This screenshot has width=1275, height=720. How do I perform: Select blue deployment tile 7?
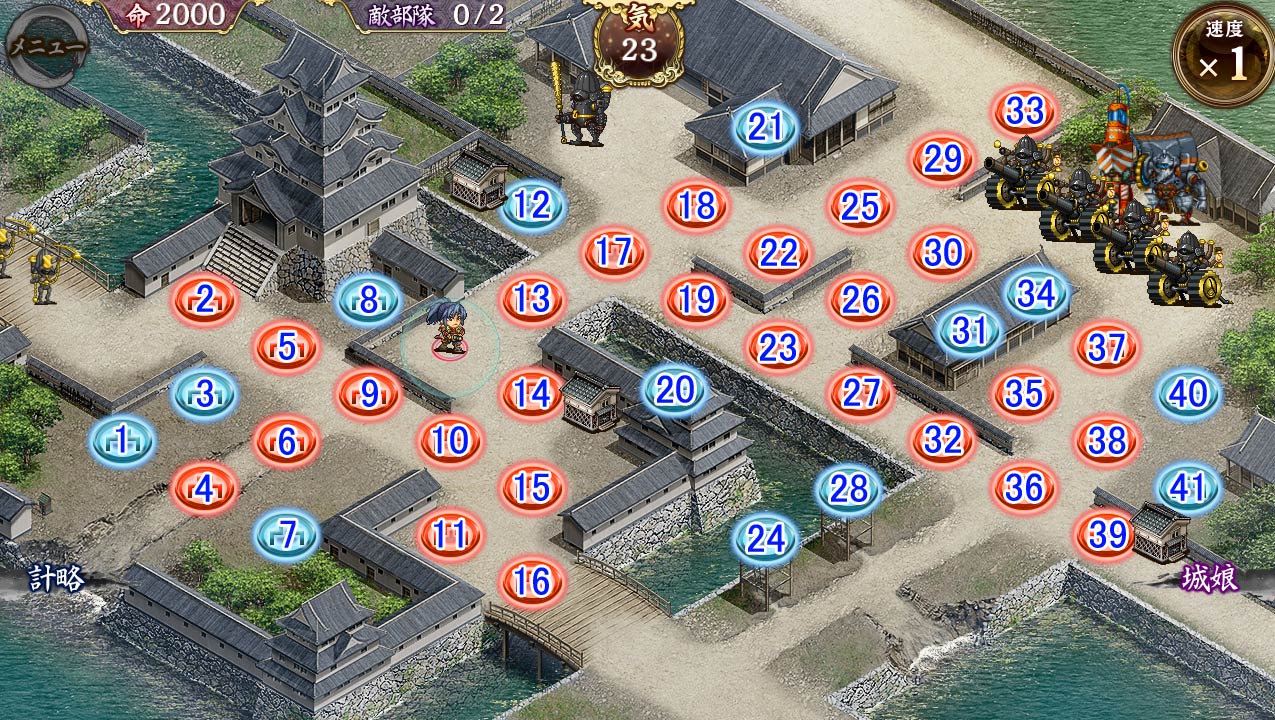287,535
